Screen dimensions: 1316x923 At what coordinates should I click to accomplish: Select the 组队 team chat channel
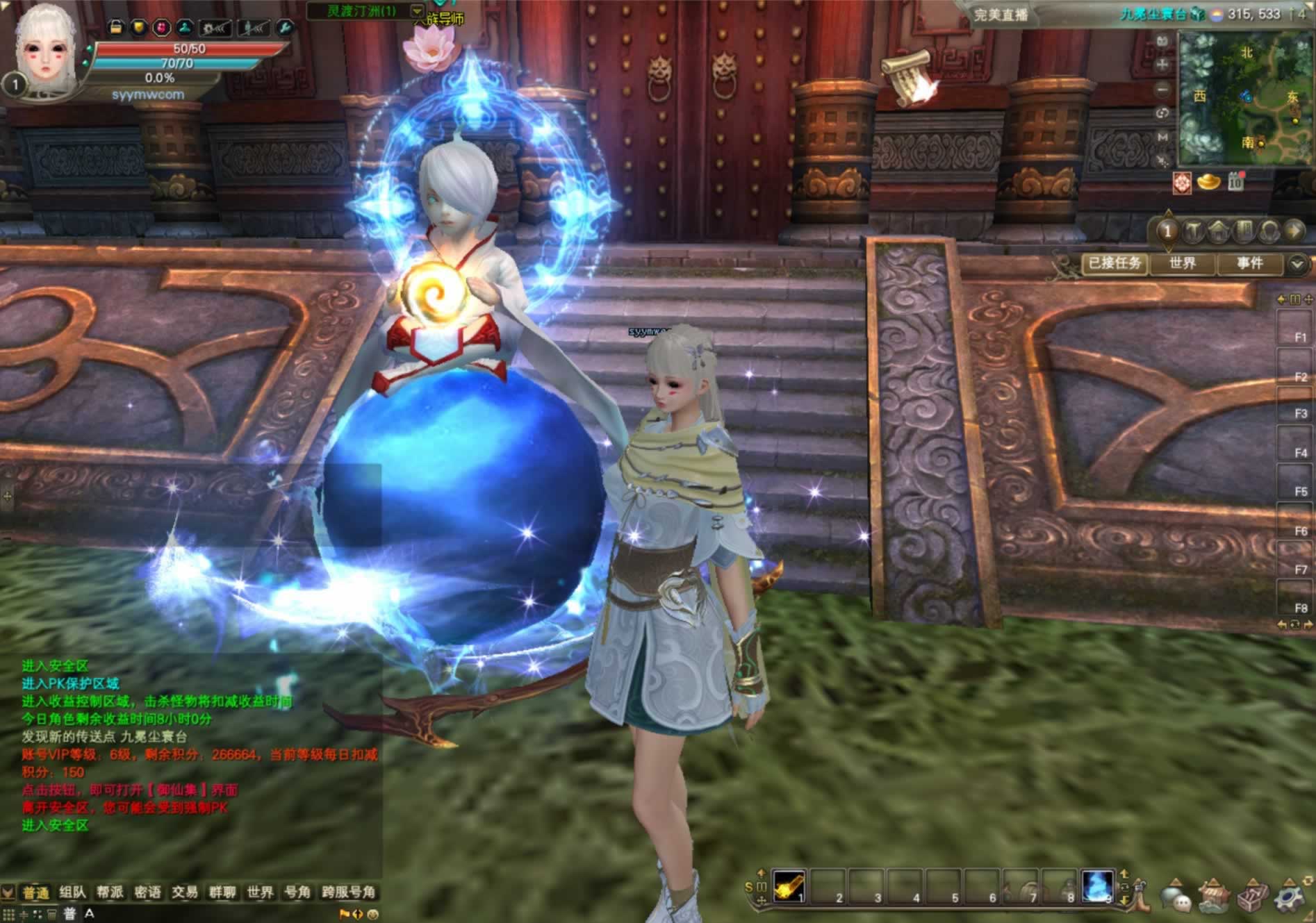[72, 892]
